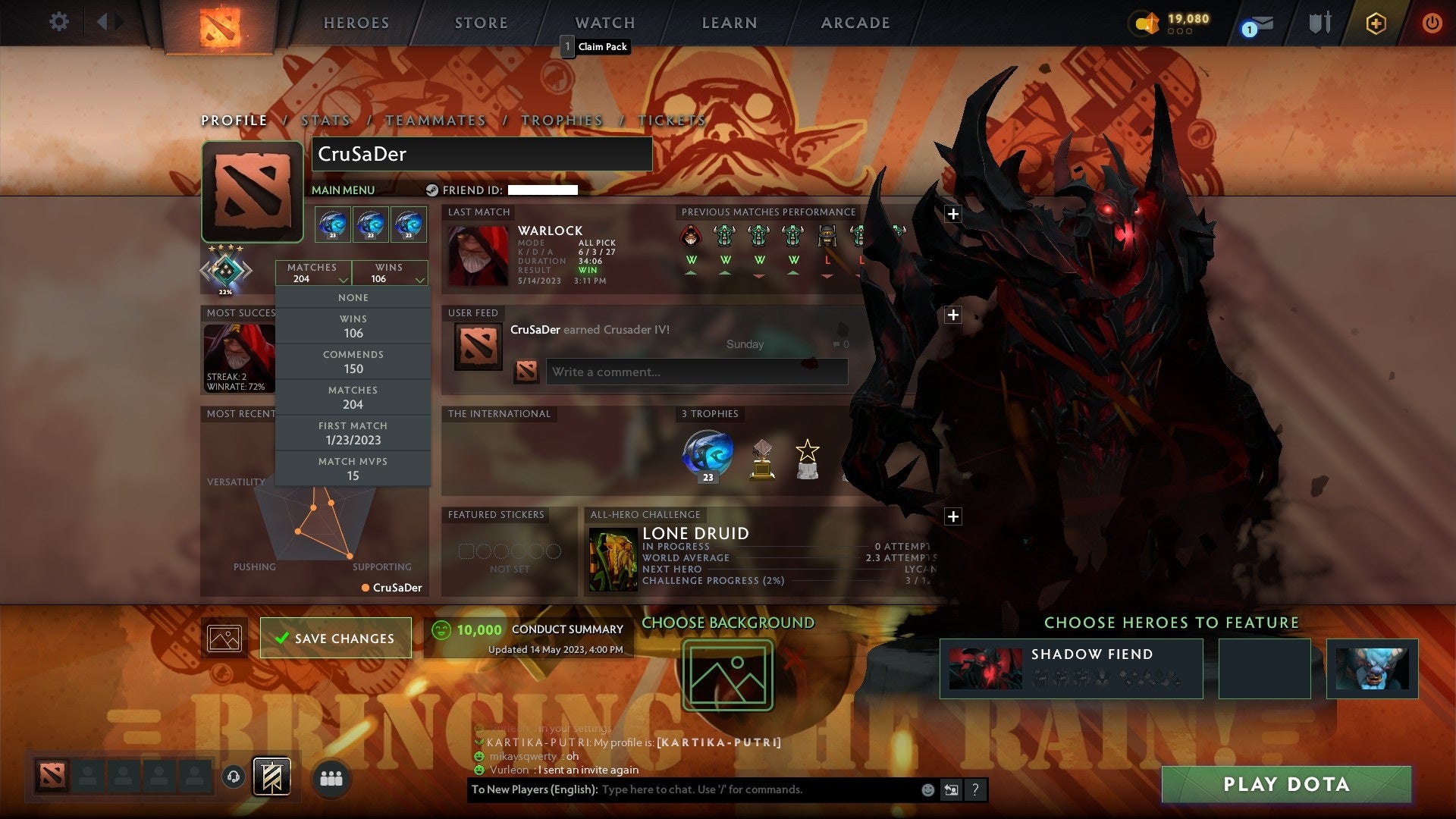Screen dimensions: 1456x819
Task: Click a plus button beside the hero model
Action: point(953,214)
